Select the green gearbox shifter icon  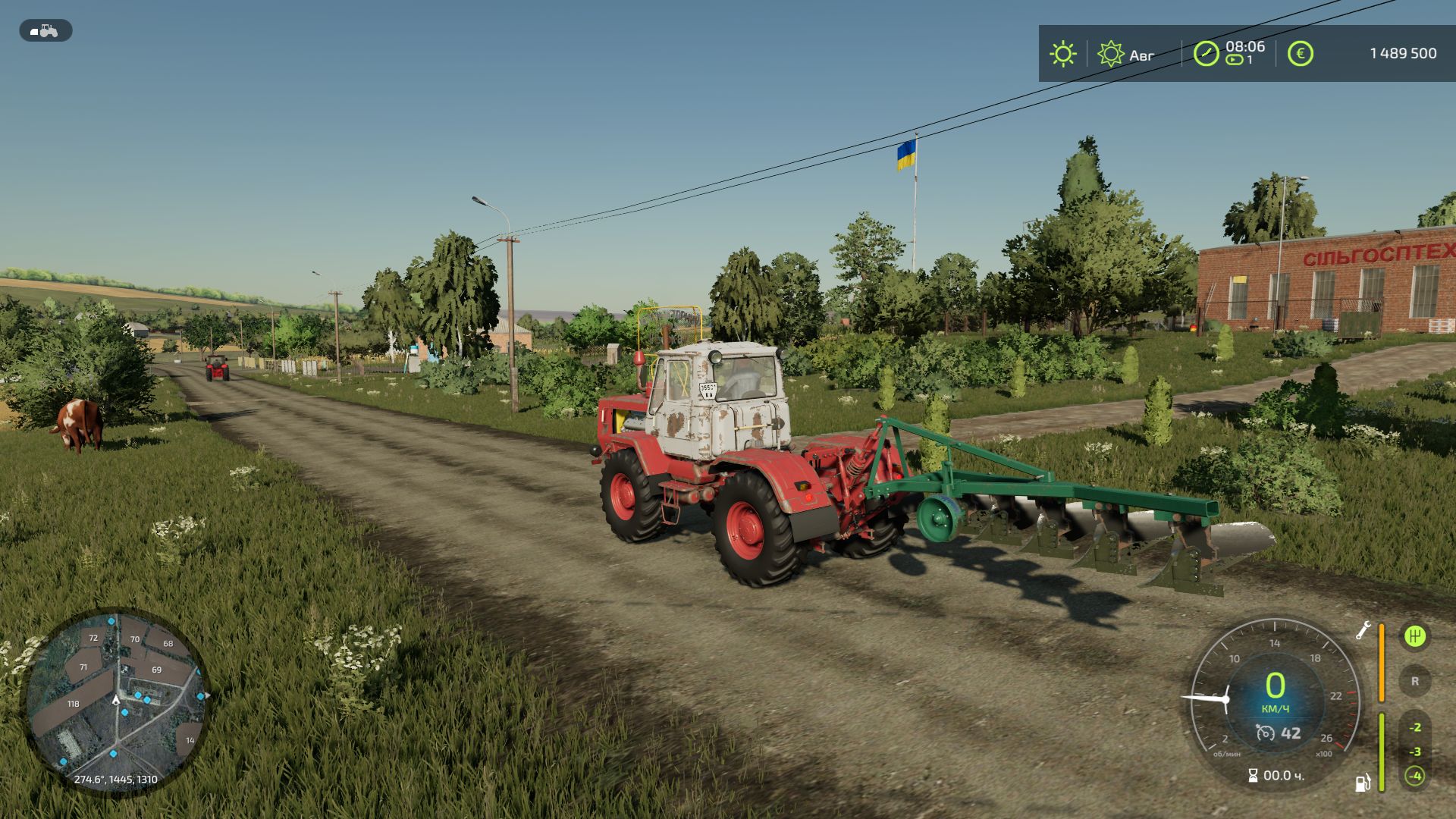coord(1414,636)
